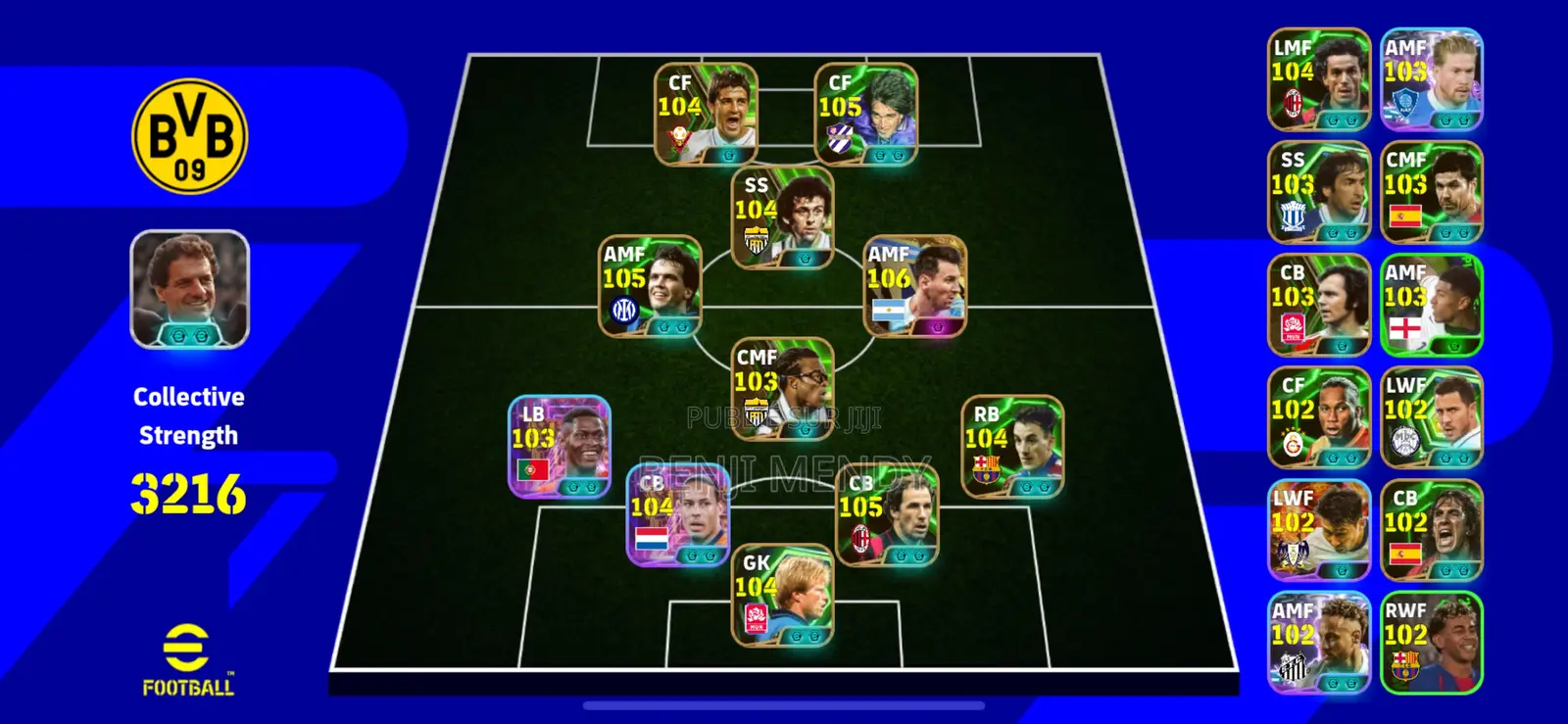Select the CB 105 card with Milan badge
Screen dimensions: 1568x724
tap(887, 515)
